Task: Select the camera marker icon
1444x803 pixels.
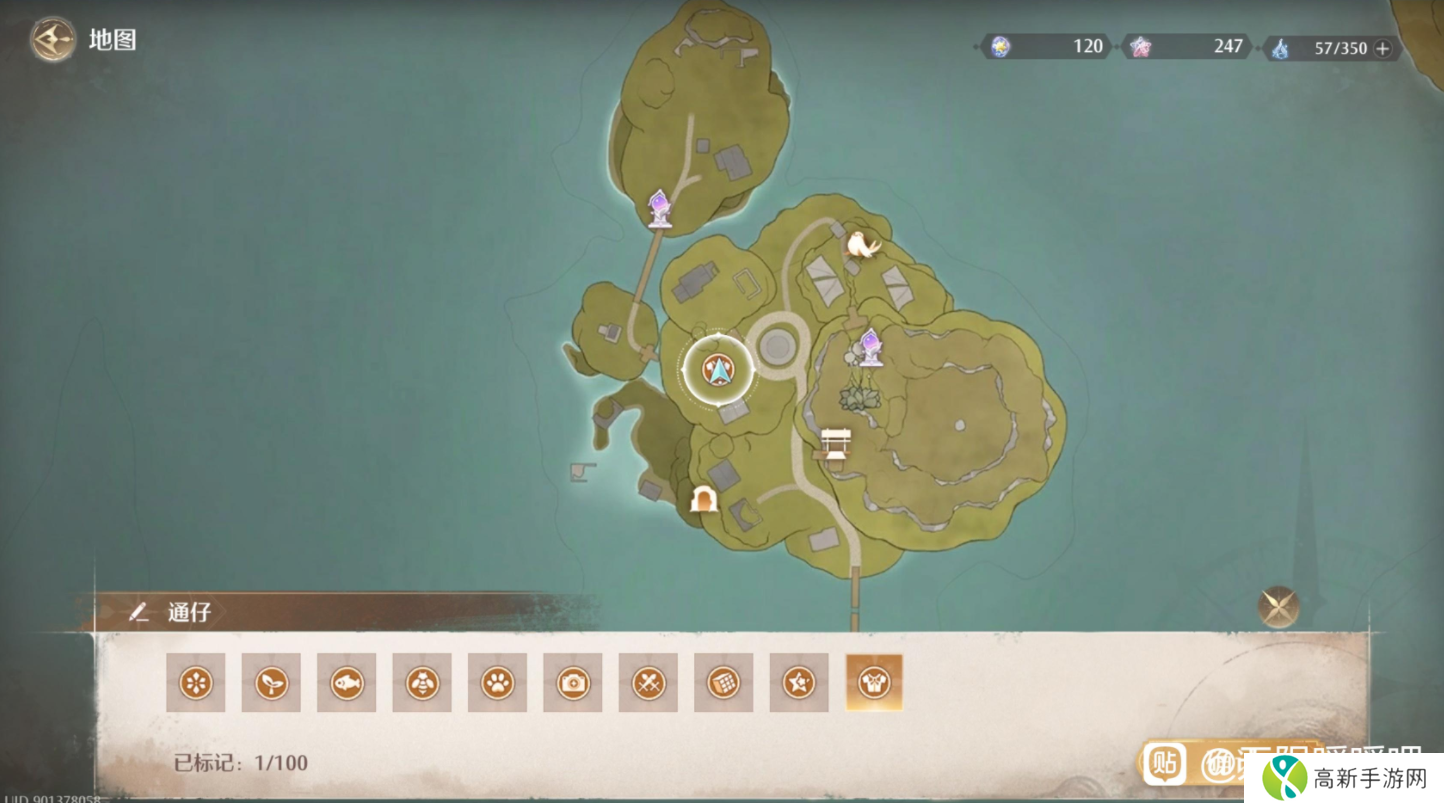Action: pyautogui.click(x=573, y=683)
